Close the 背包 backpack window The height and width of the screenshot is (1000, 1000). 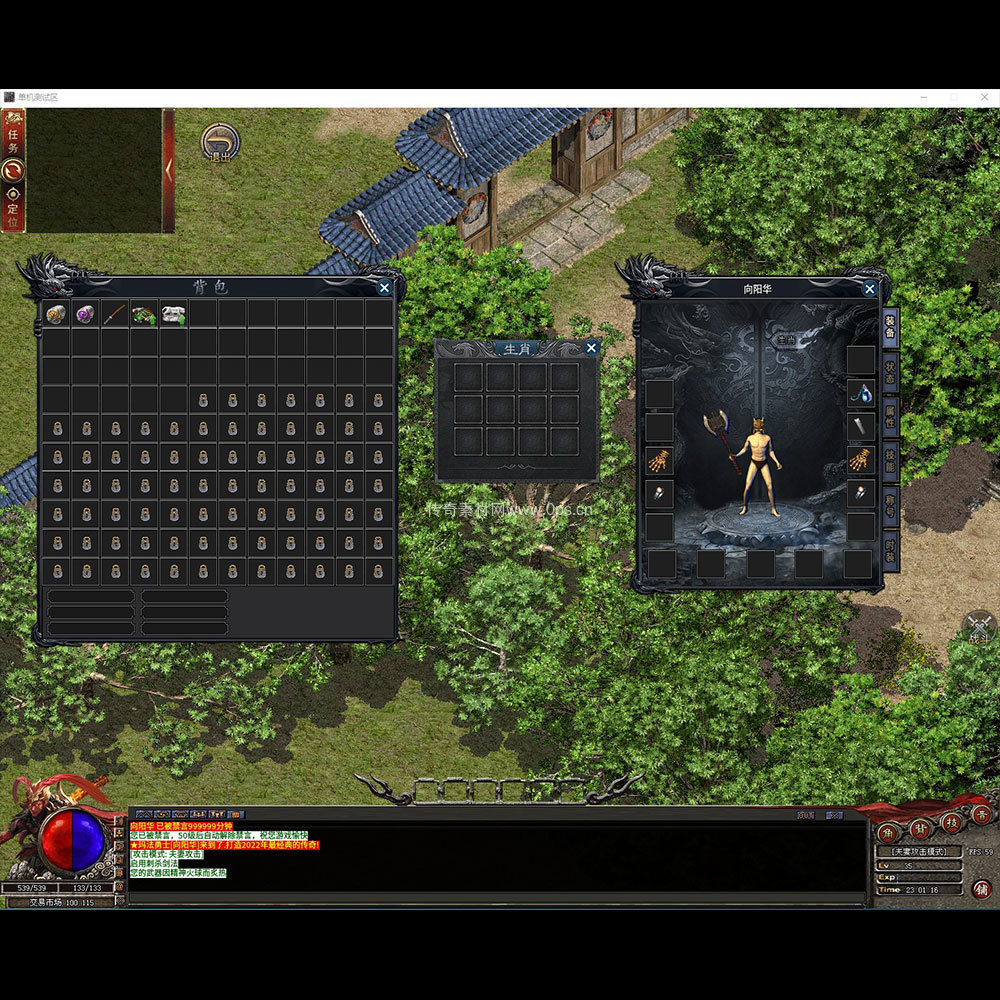[385, 288]
